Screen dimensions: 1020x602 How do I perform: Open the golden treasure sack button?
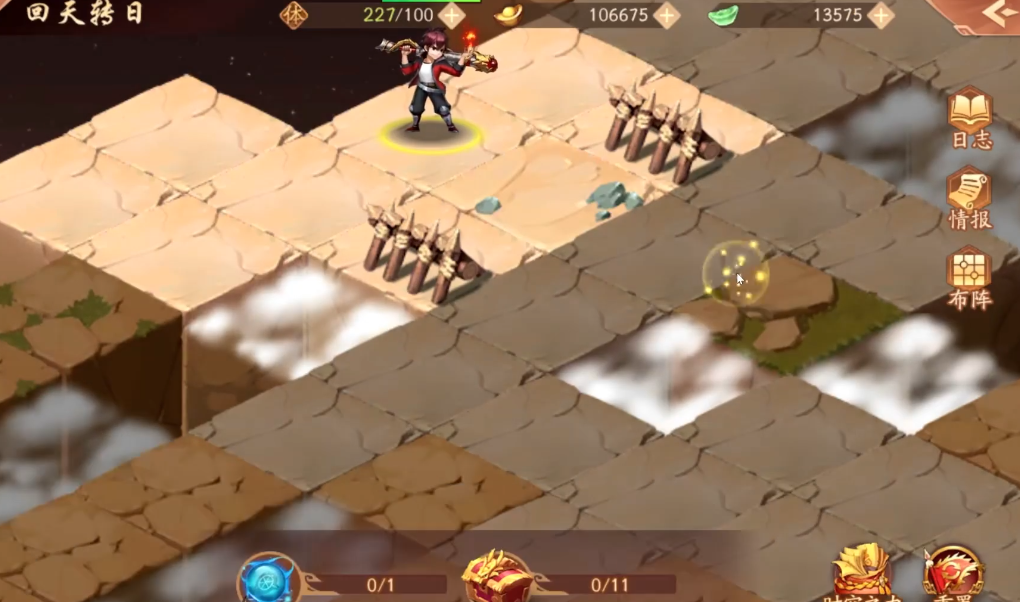861,575
